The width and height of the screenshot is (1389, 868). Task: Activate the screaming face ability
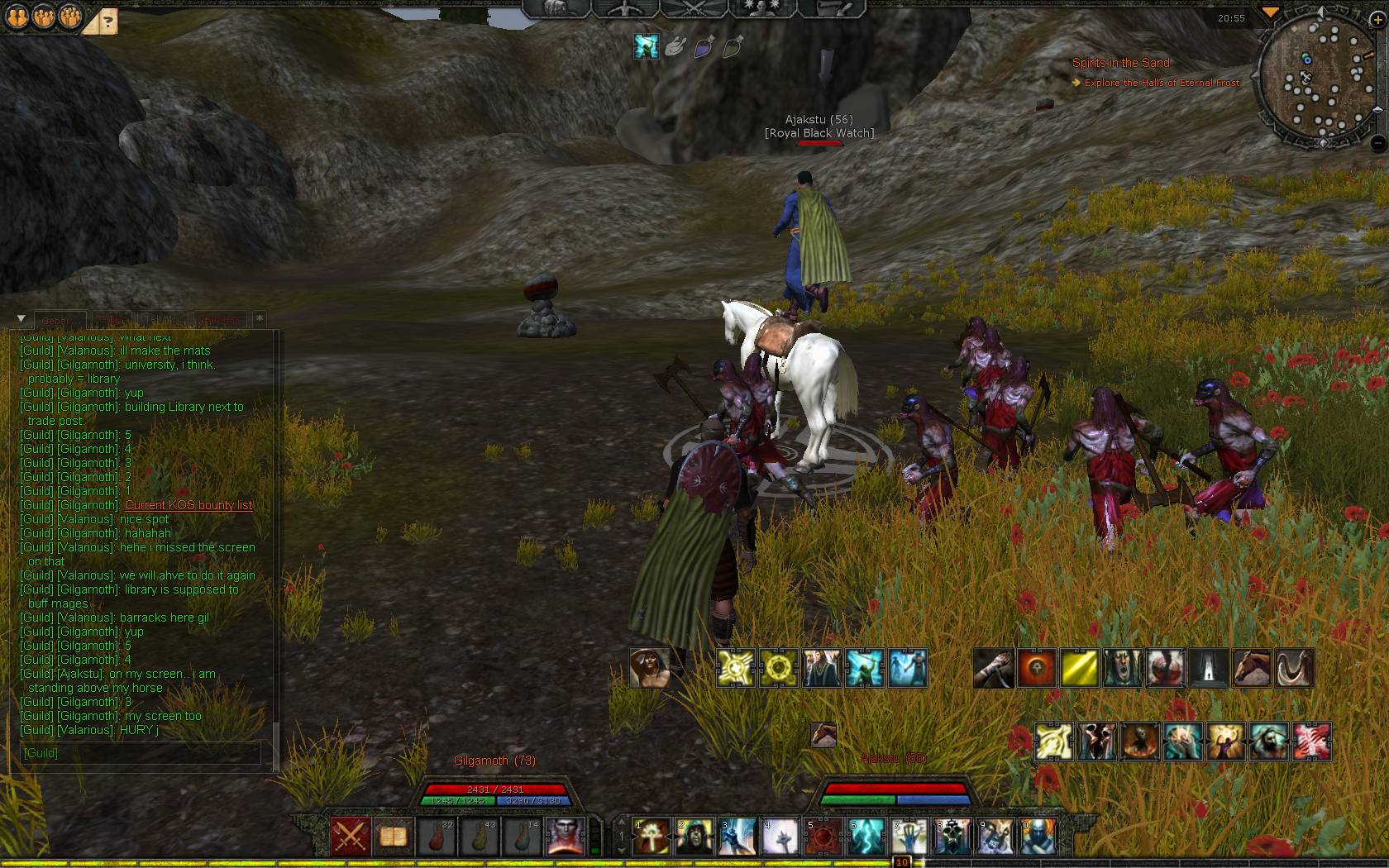[x=1123, y=668]
